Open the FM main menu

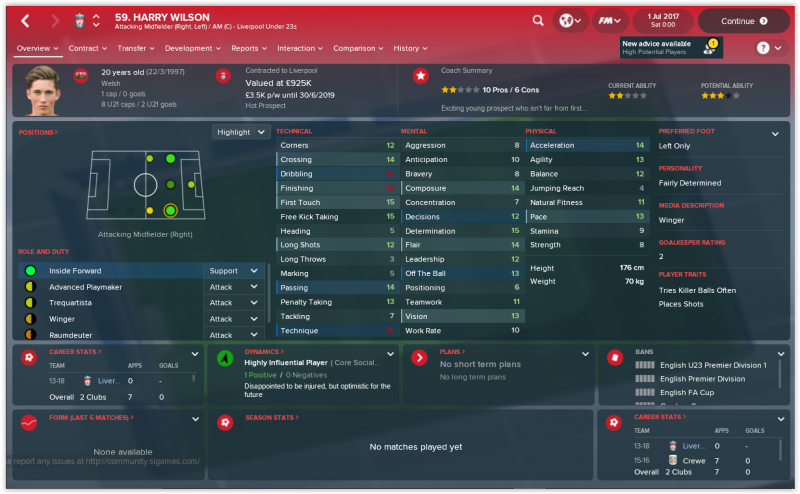pyautogui.click(x=609, y=20)
